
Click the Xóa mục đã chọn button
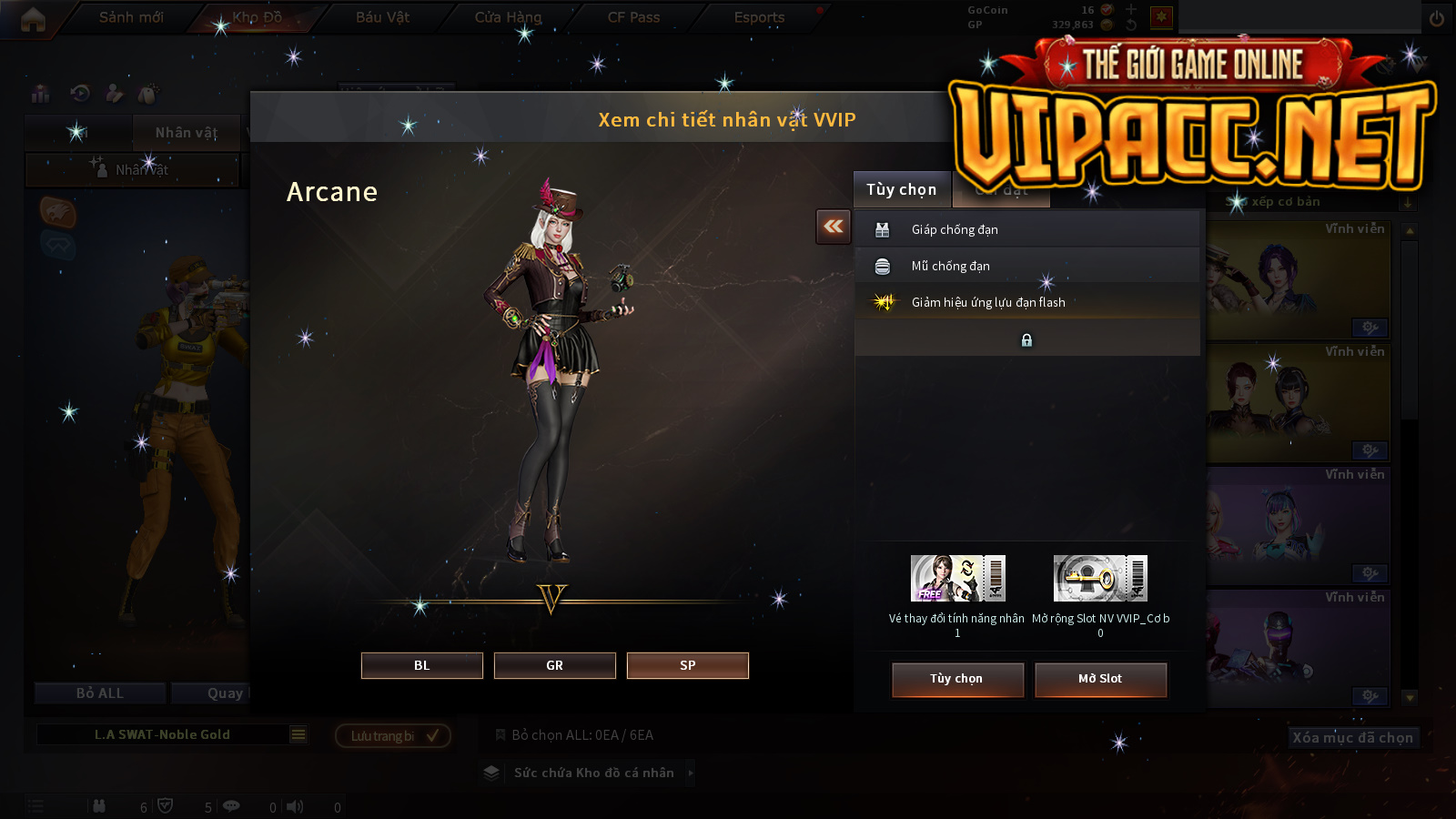coord(1352,737)
